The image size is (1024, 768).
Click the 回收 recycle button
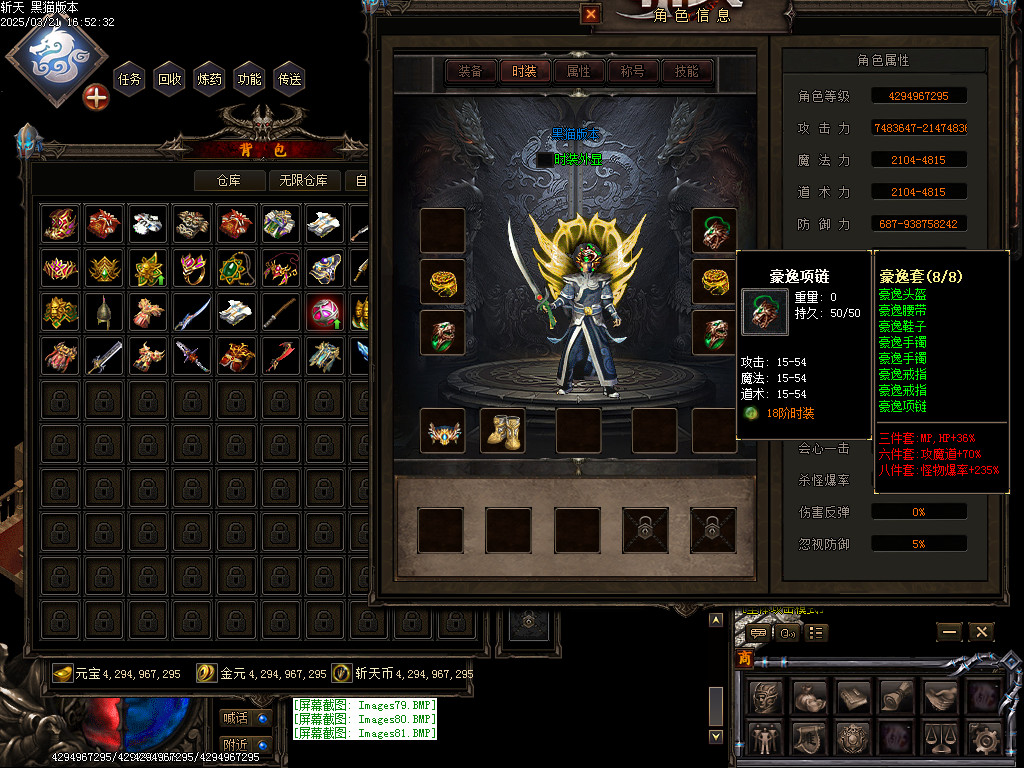[170, 79]
